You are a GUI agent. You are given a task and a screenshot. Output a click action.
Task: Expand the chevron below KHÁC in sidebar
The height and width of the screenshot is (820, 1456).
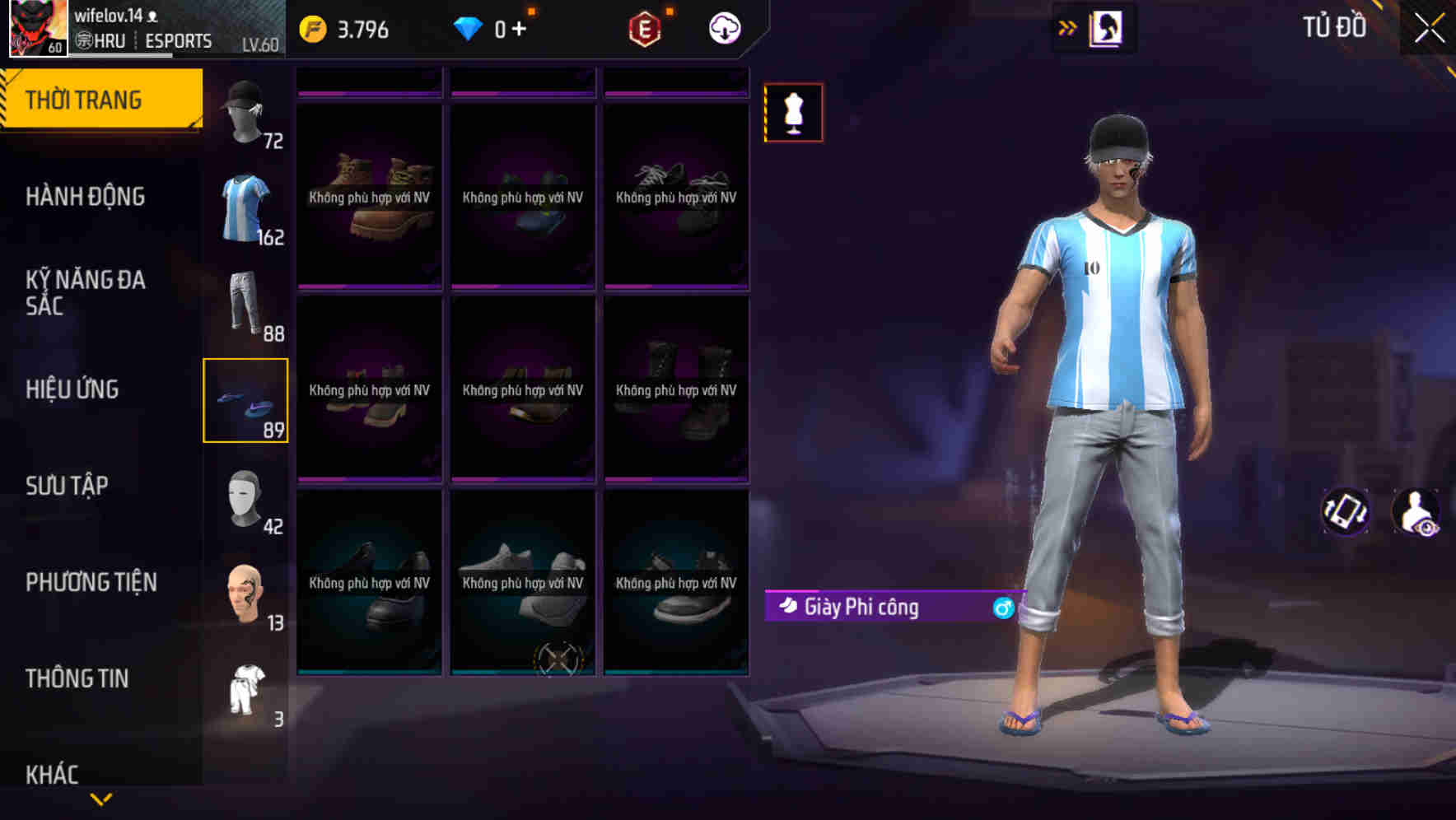(100, 798)
